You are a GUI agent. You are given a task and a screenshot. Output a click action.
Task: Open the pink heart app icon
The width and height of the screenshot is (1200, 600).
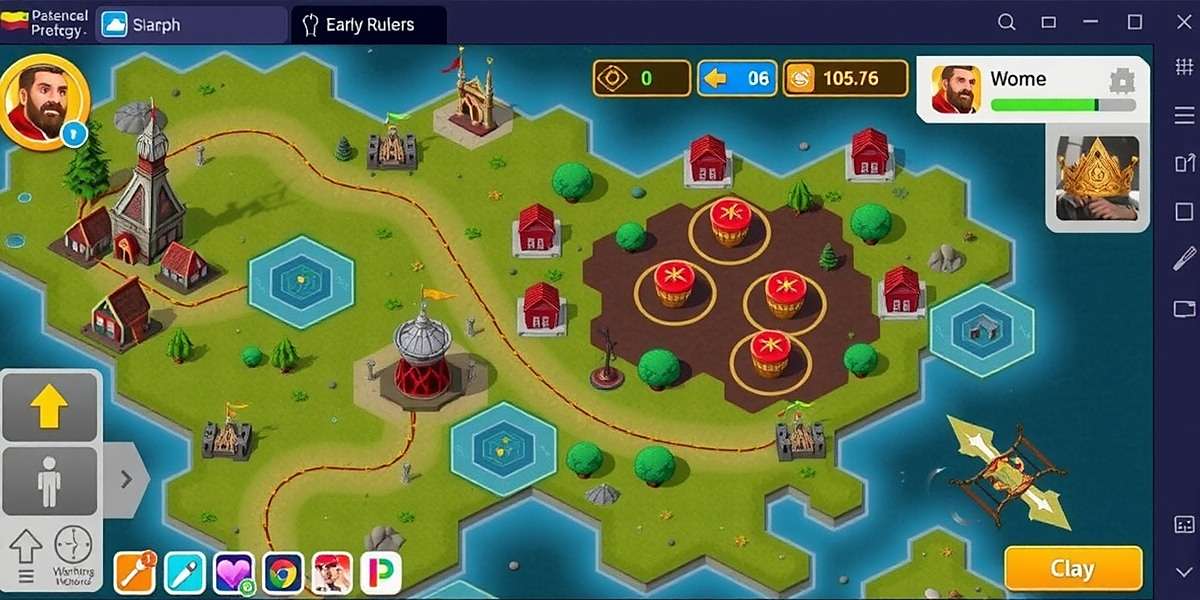(x=234, y=573)
